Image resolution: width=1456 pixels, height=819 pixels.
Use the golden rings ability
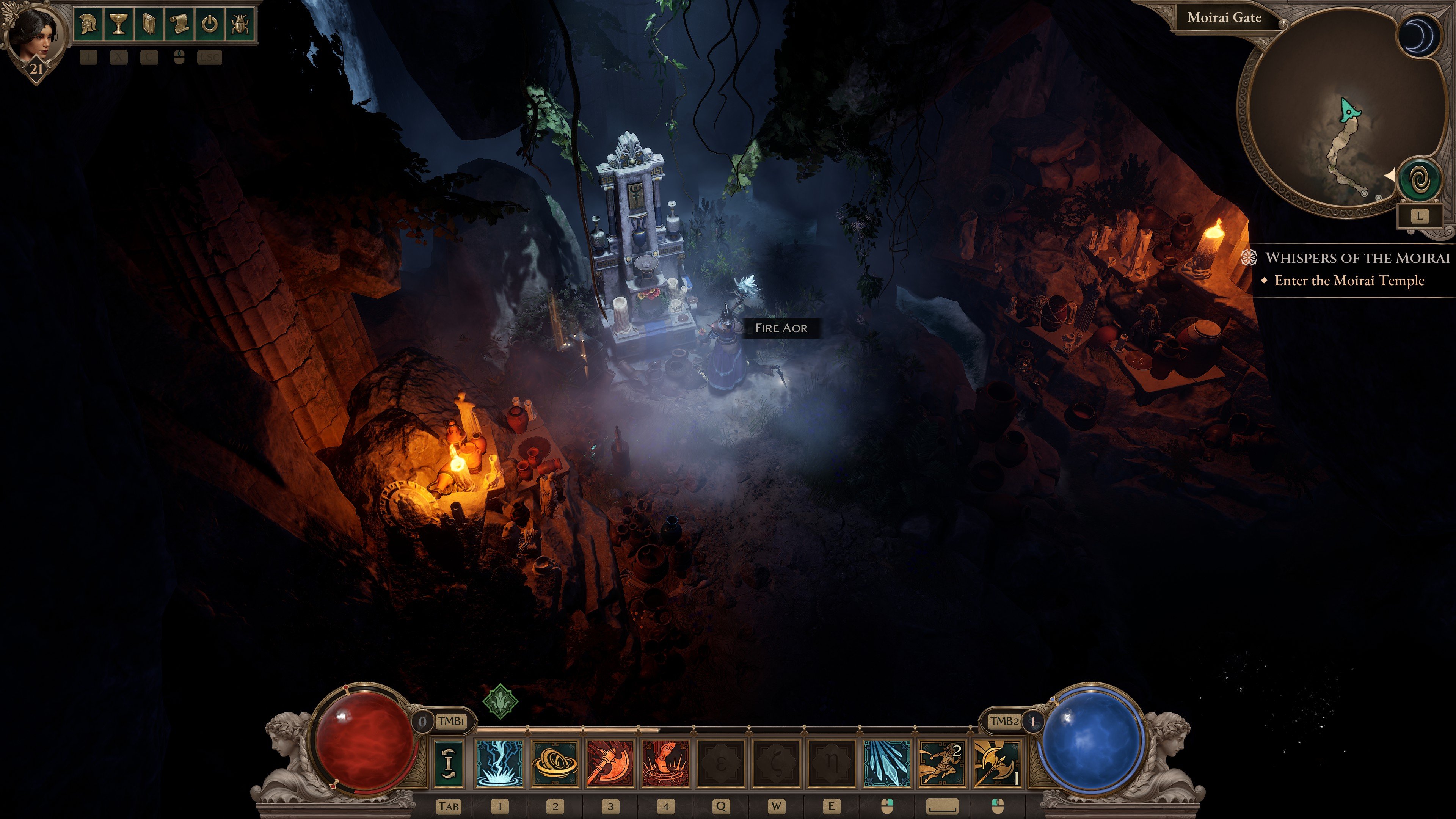coord(555,763)
